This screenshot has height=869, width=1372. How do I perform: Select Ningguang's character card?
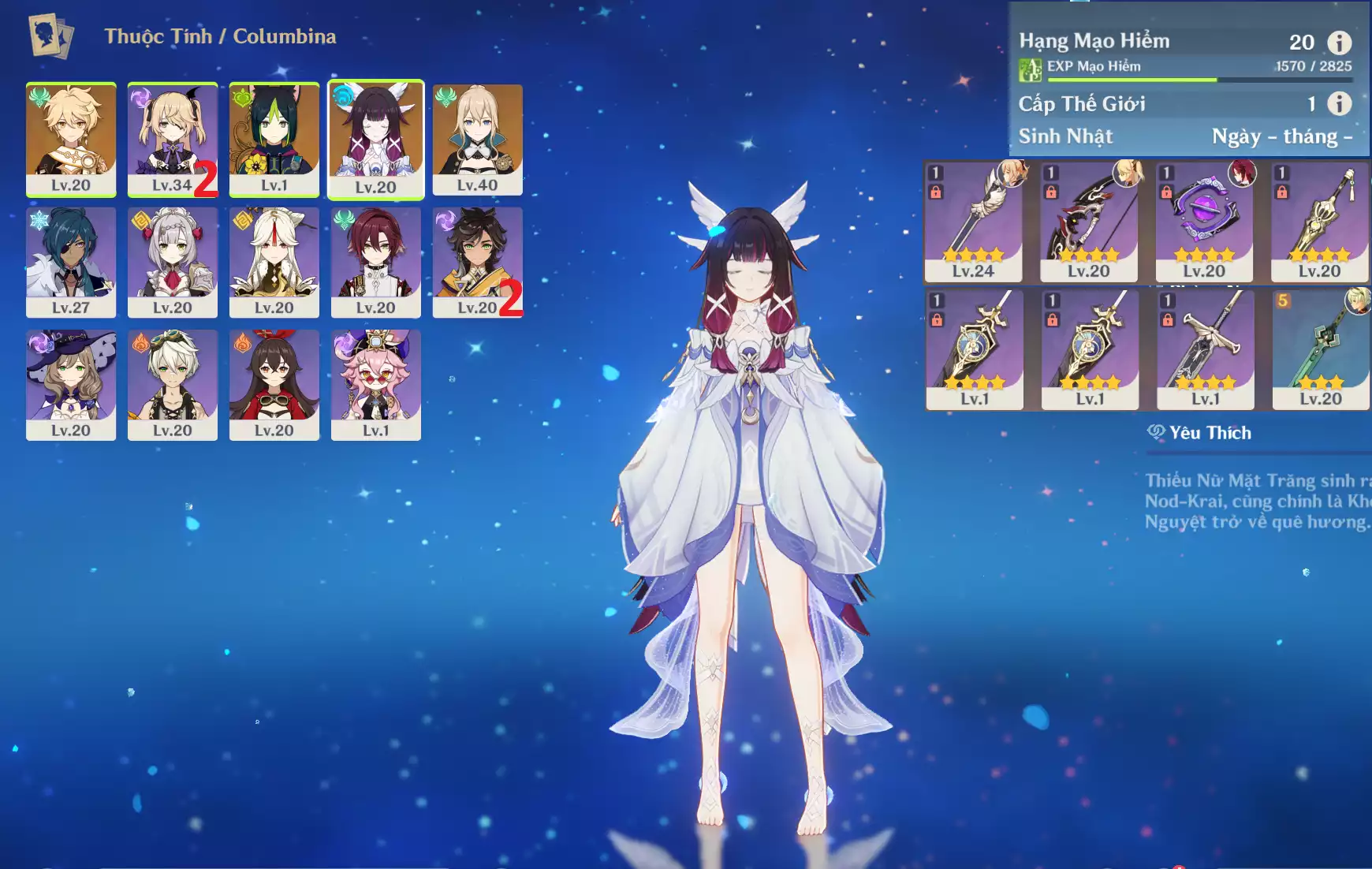tap(274, 261)
